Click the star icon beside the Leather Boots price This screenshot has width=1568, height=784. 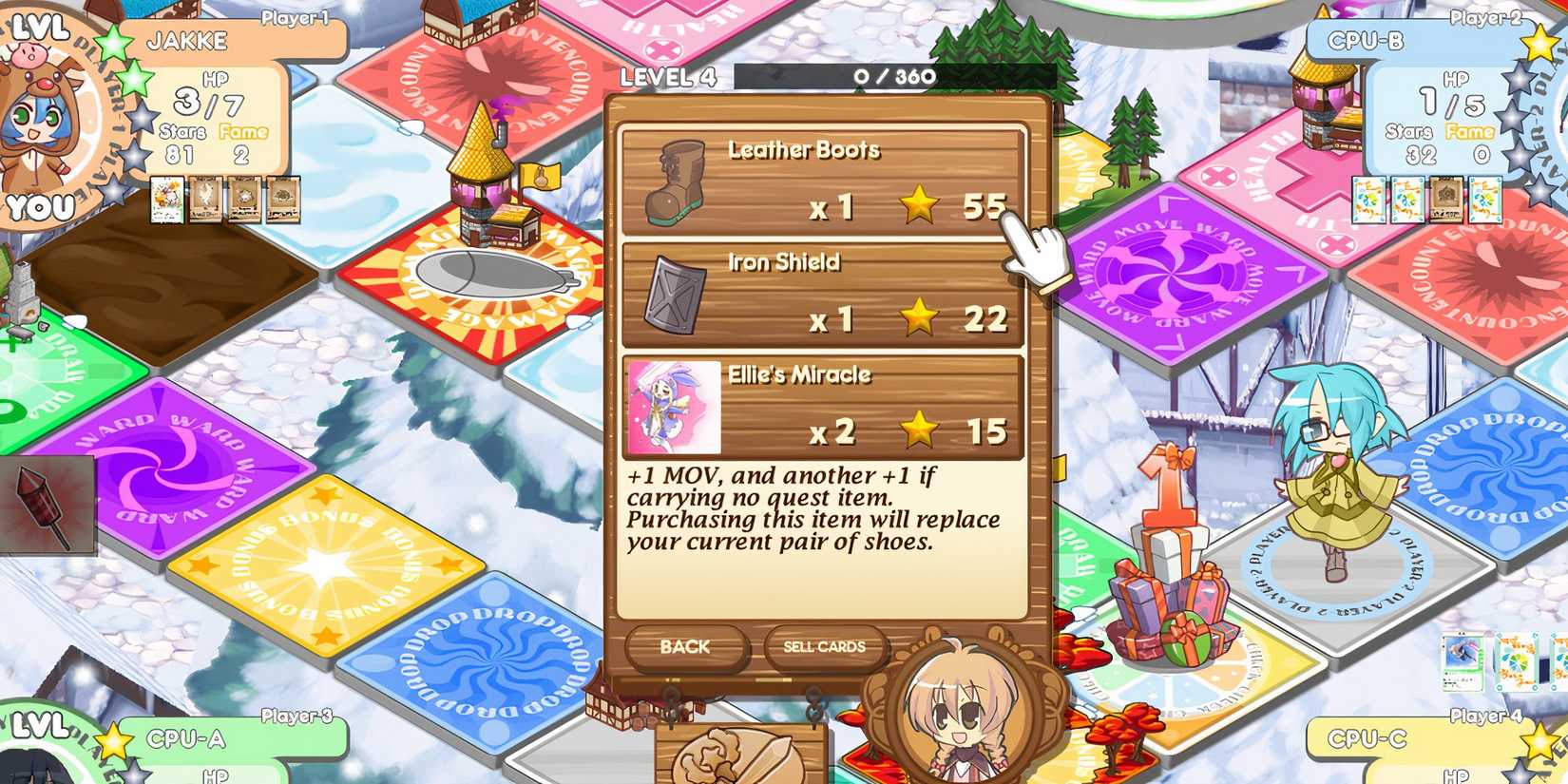(x=918, y=204)
